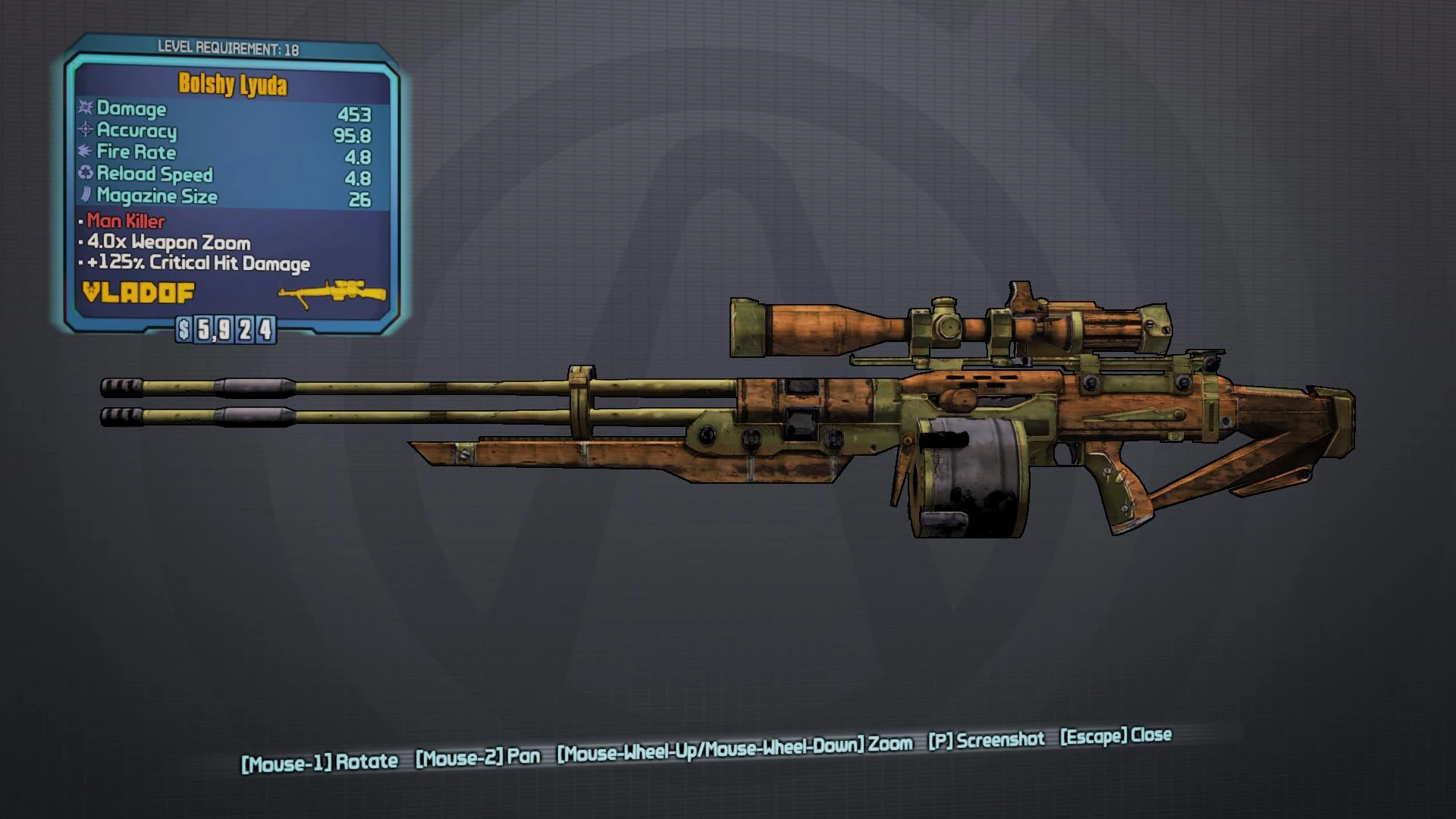Click the 4.0x Weapon Zoom entry

coord(167,243)
